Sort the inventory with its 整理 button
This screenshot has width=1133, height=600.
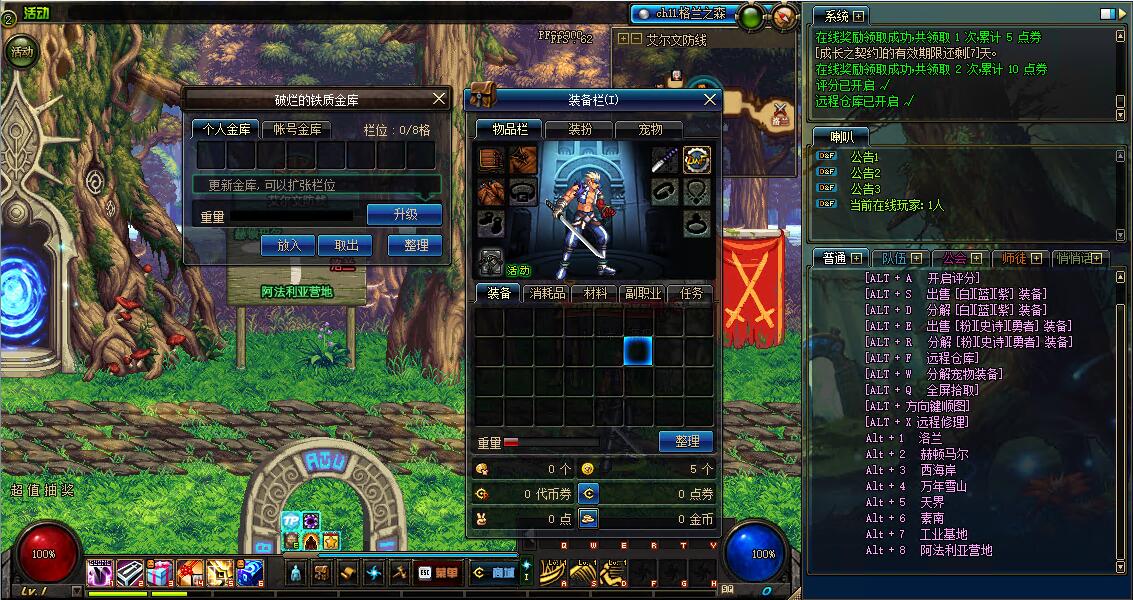686,441
